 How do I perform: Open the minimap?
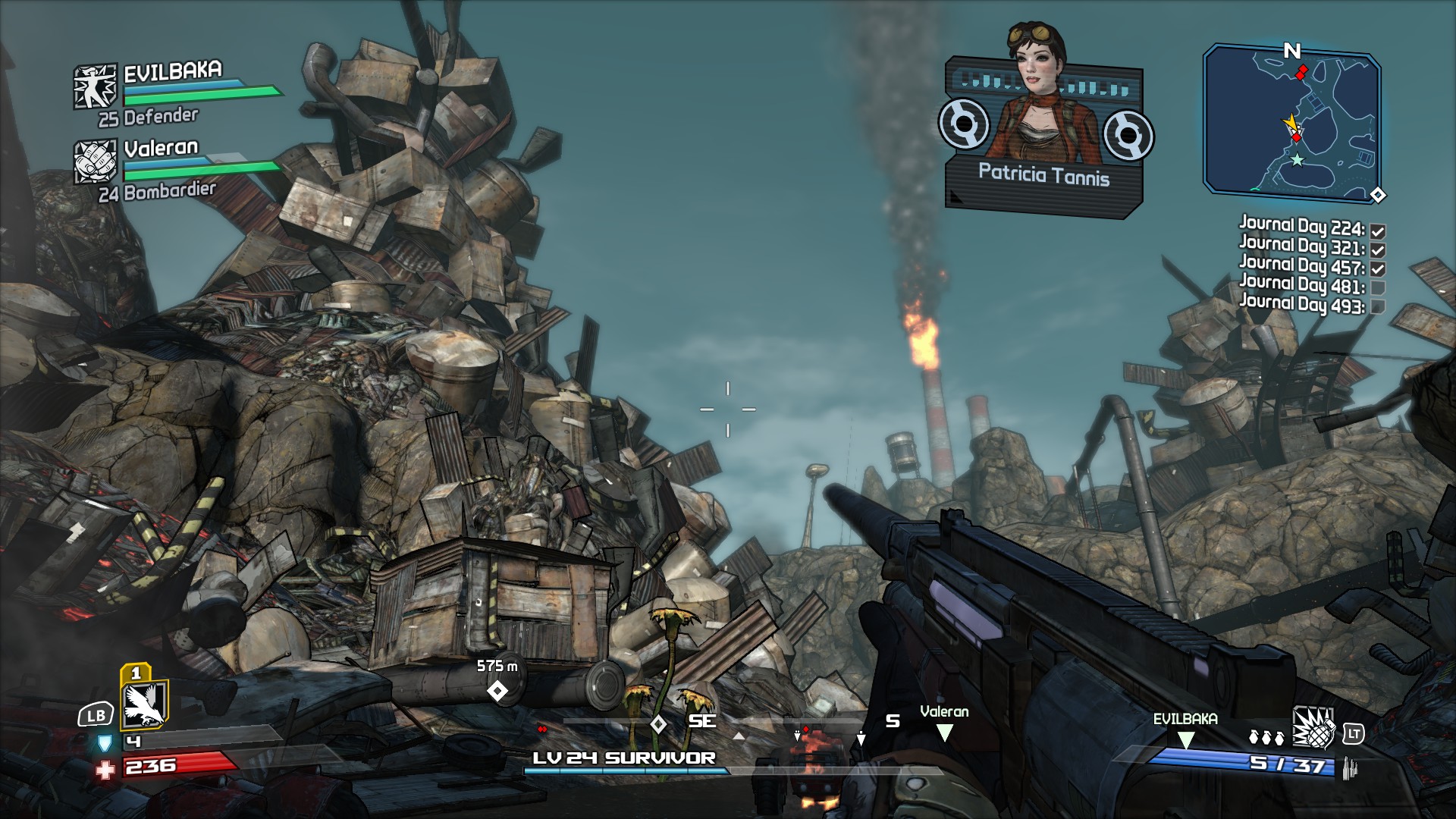(1291, 121)
